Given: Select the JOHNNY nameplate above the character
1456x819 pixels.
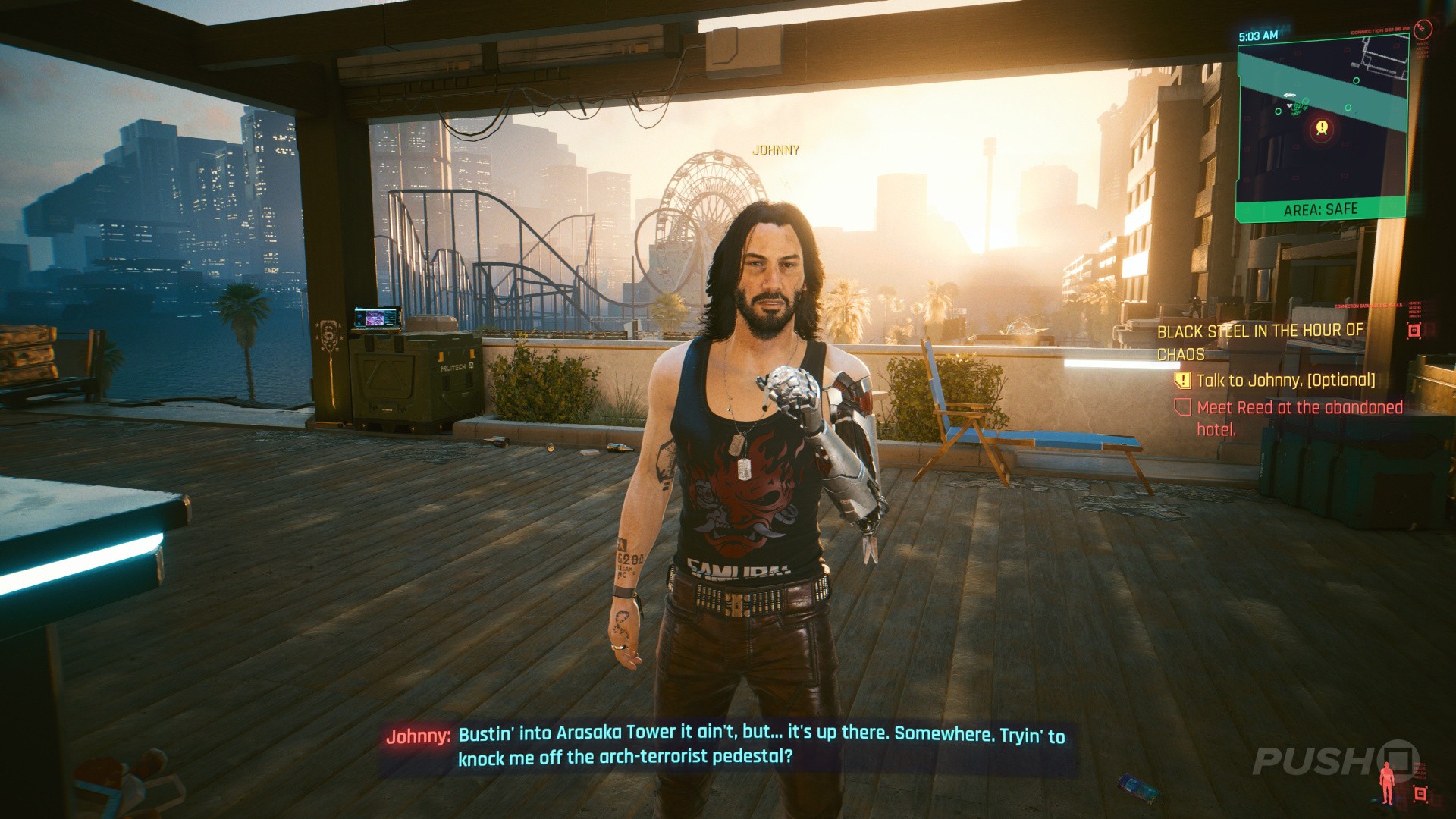Looking at the screenshot, I should click(x=774, y=149).
